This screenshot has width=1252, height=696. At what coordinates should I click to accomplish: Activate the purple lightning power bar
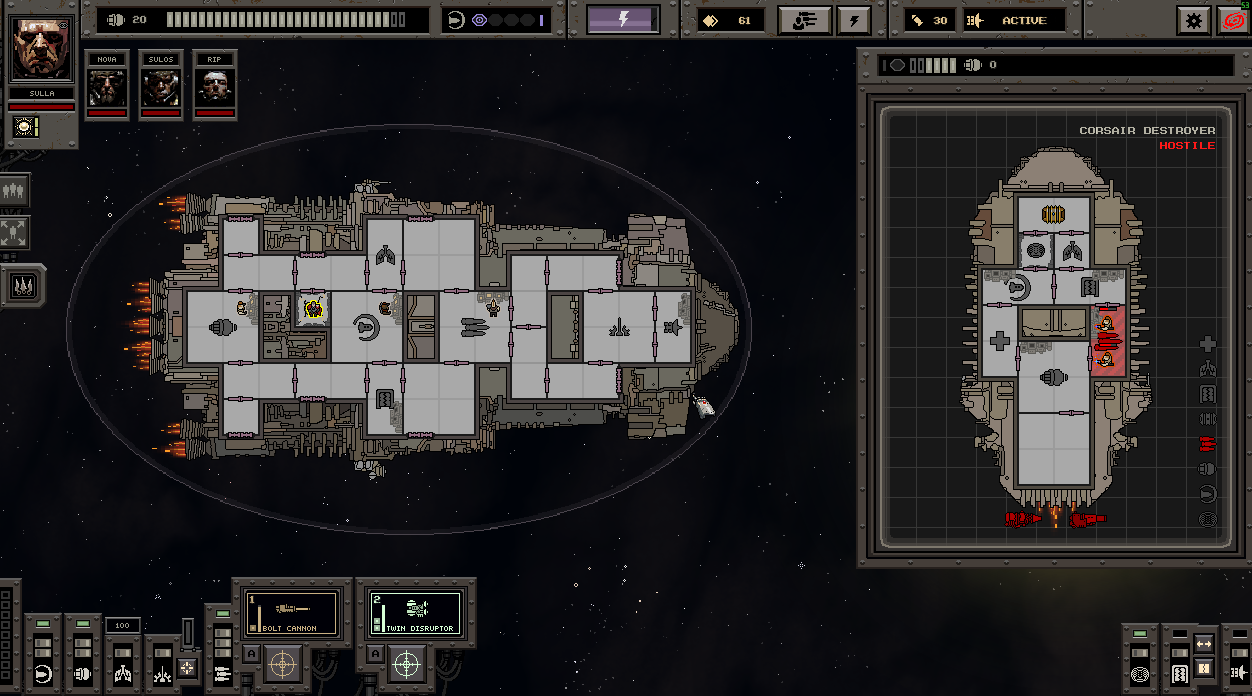[x=622, y=19]
